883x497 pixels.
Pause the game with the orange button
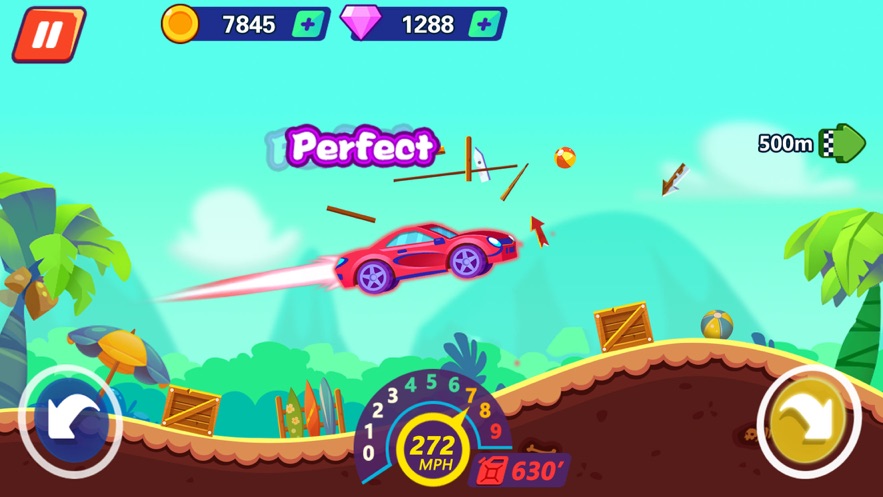tap(48, 34)
